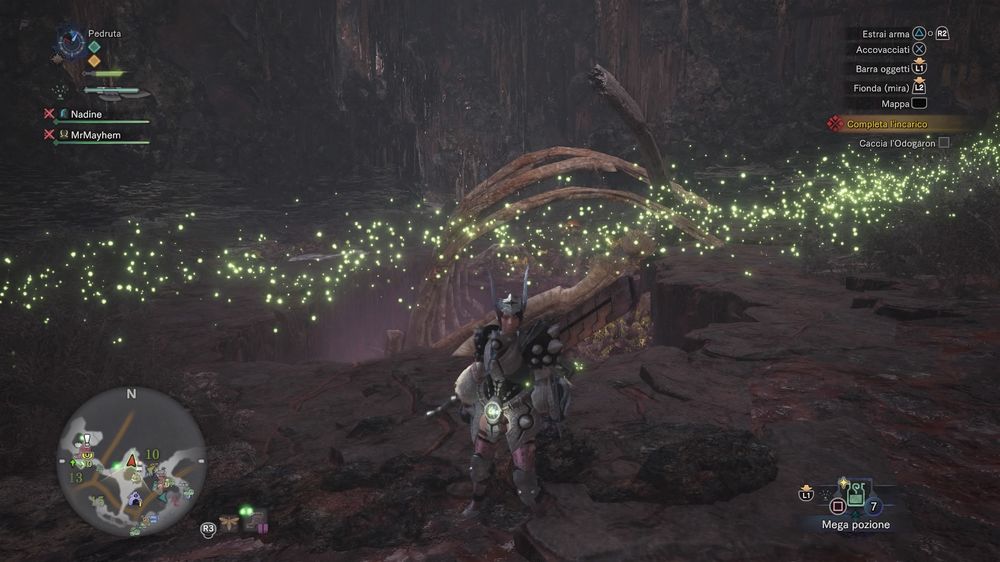Viewport: 1000px width, 562px height.
Task: Click the exclamation mark marker on minimap
Action: coord(87,440)
